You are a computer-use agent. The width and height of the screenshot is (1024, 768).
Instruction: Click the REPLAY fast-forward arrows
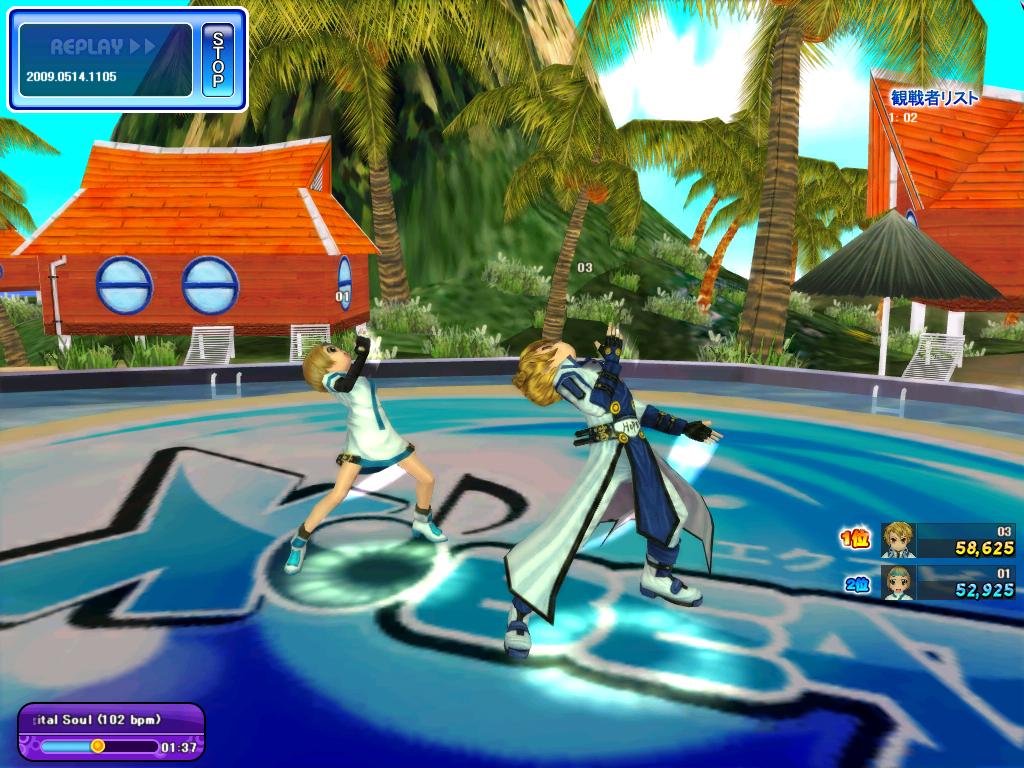pos(142,47)
